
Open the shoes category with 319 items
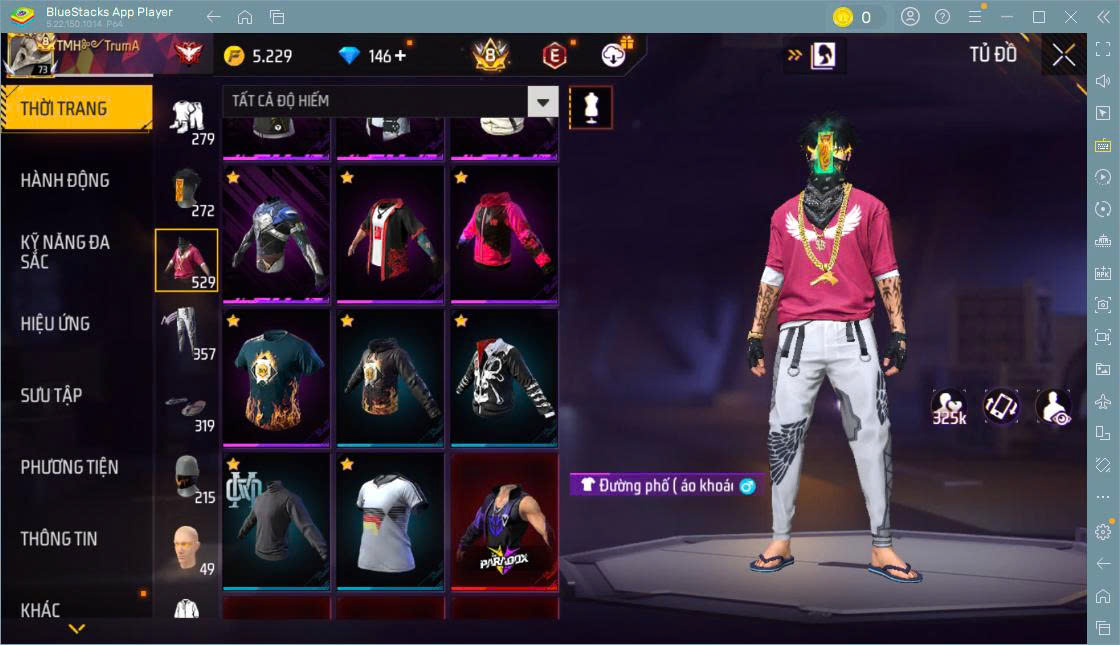click(187, 405)
